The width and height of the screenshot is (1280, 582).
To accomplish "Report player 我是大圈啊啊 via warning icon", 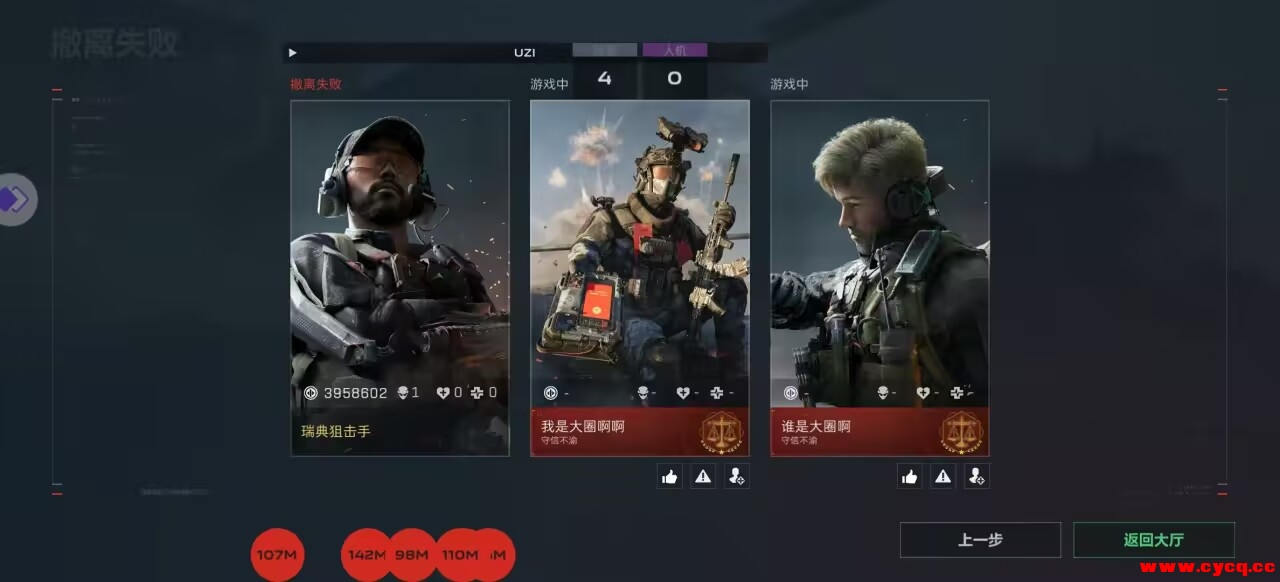I will click(x=703, y=477).
